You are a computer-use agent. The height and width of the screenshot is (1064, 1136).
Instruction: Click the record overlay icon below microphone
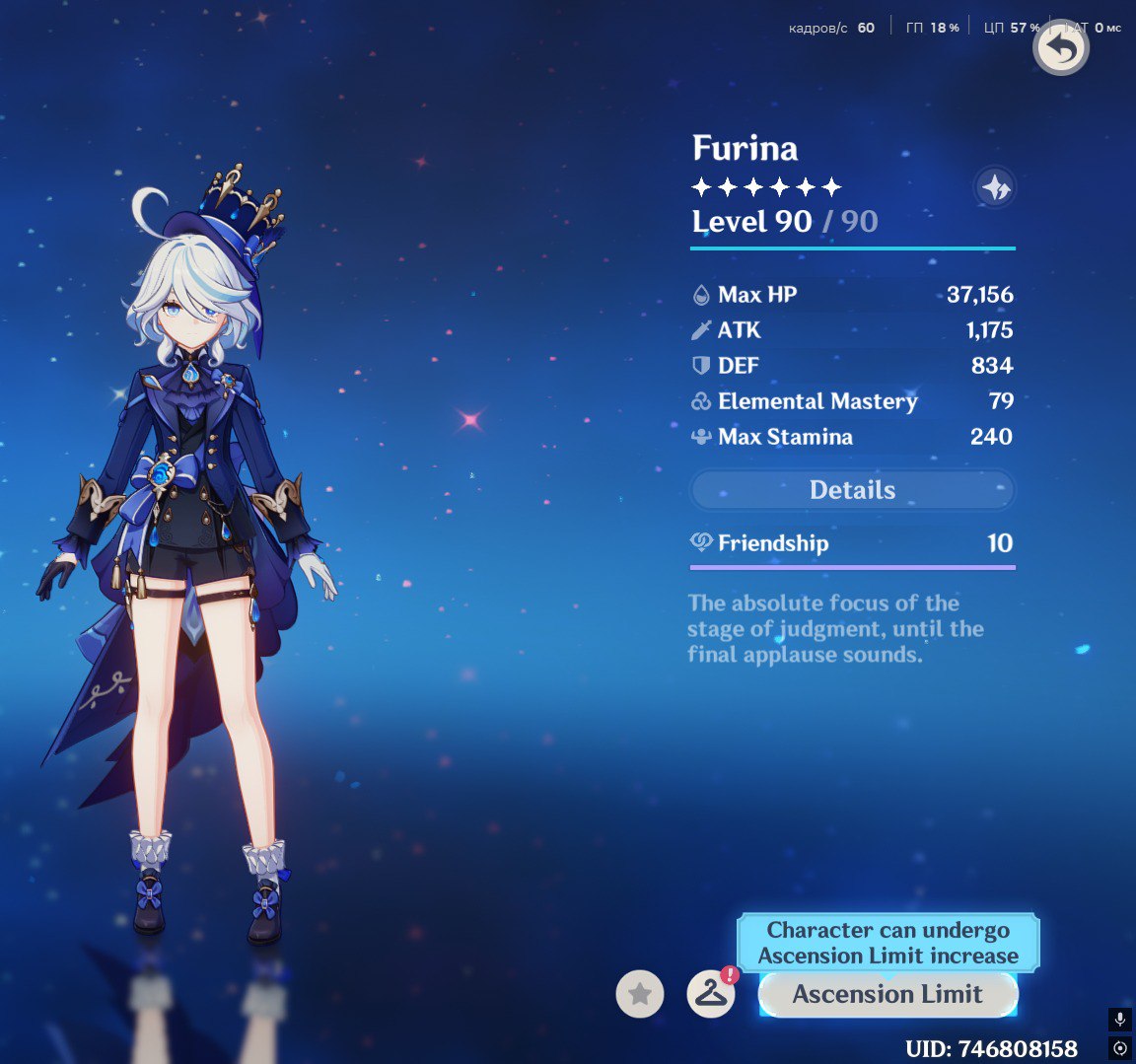[x=1120, y=1047]
